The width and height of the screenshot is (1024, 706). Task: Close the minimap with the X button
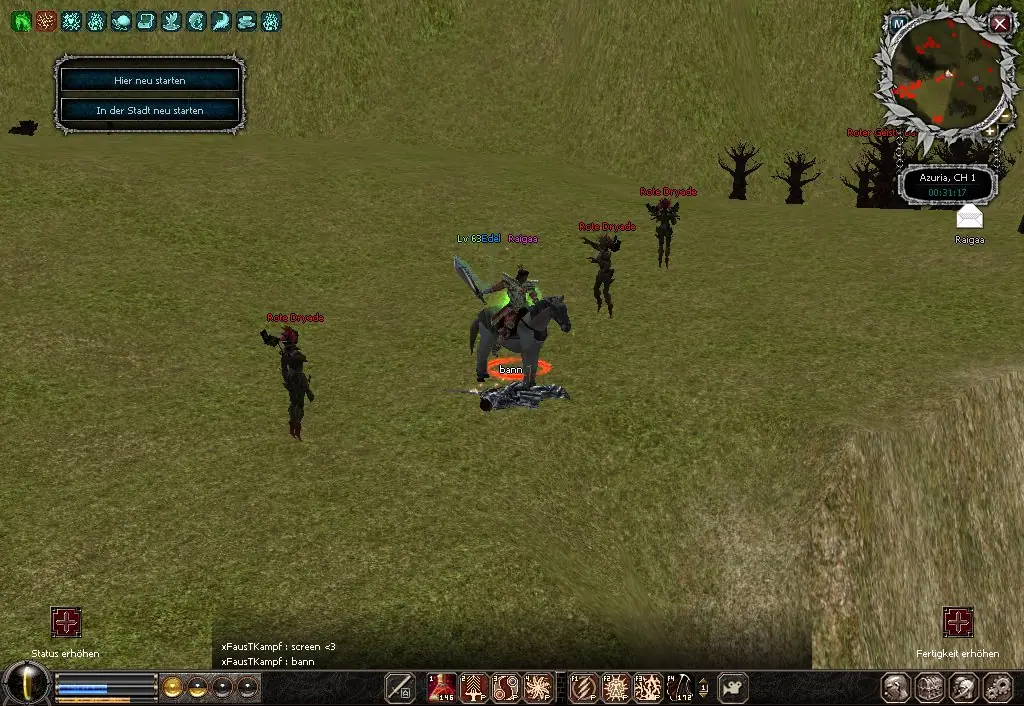1000,22
